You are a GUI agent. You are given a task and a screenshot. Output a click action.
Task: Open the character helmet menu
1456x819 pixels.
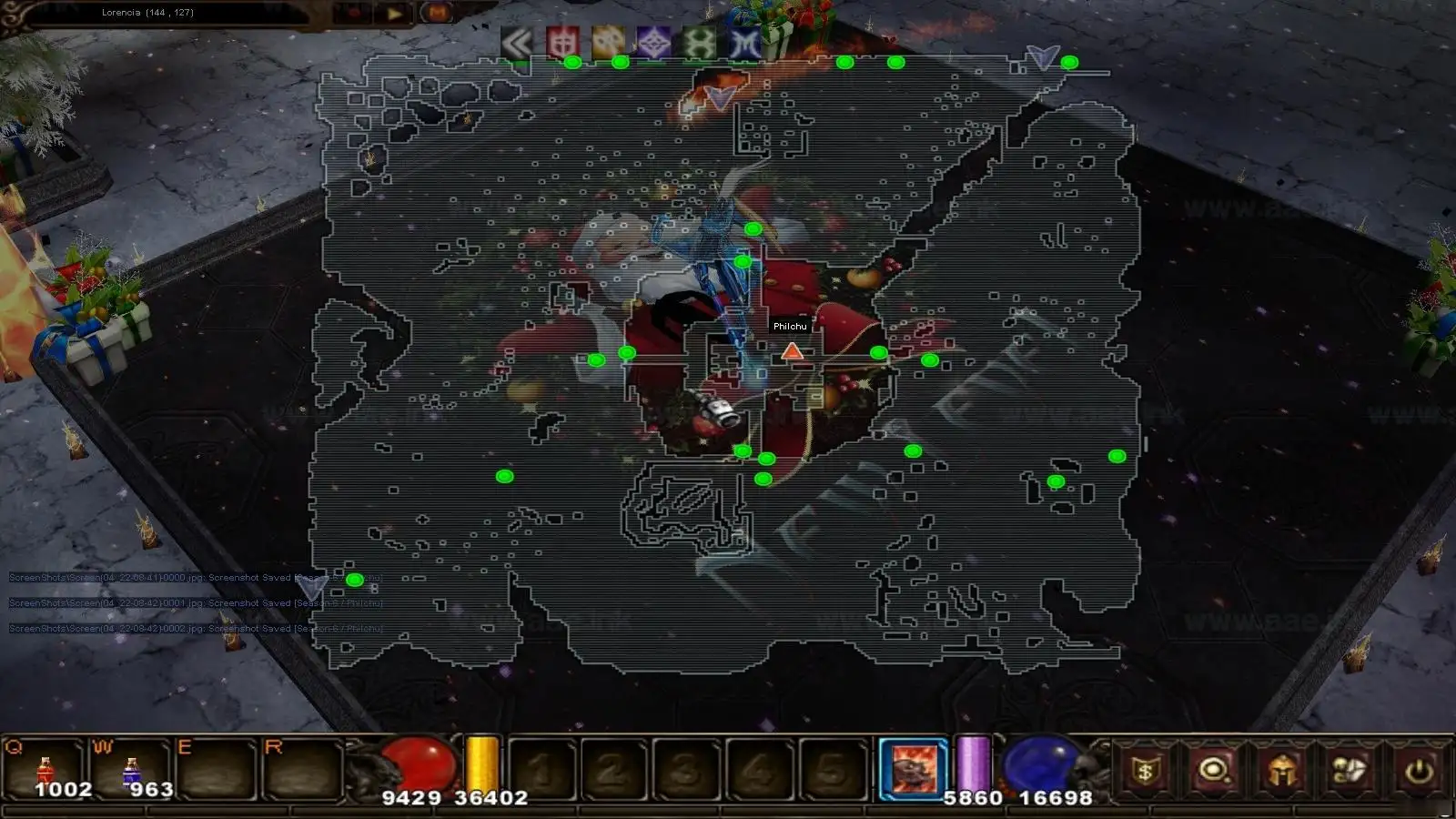1283,772
